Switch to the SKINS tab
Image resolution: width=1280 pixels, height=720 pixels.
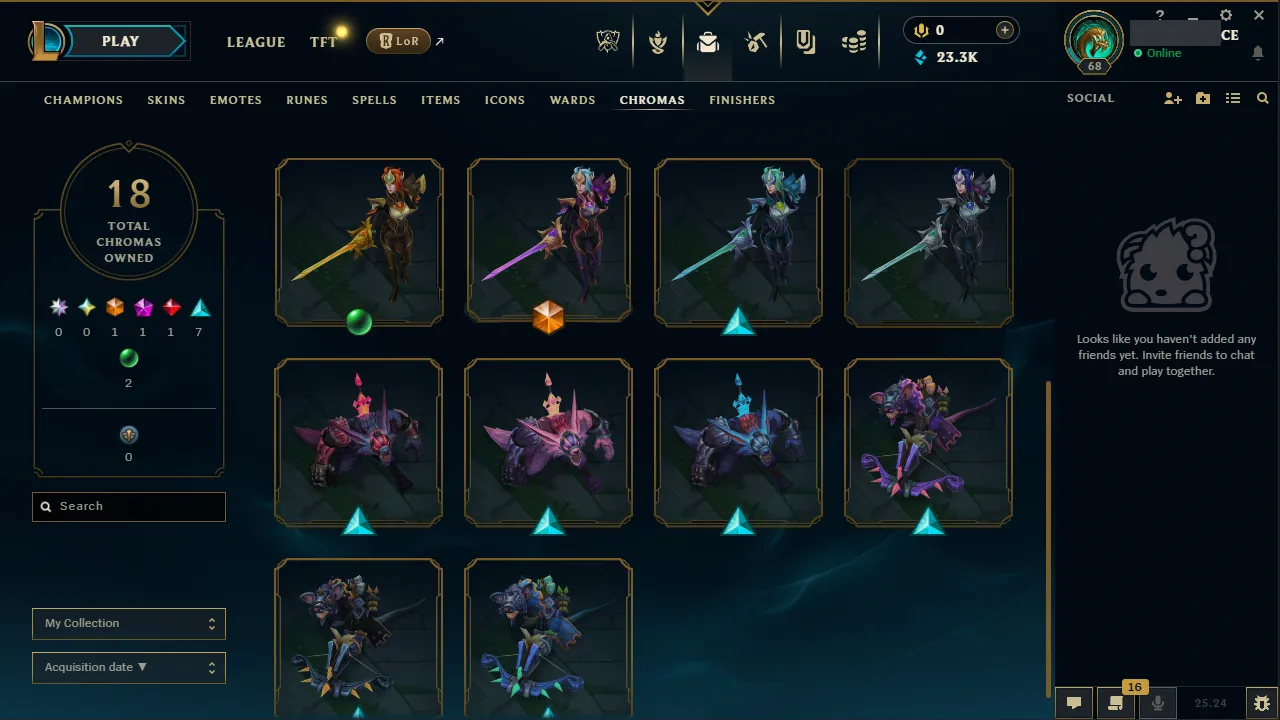pyautogui.click(x=166, y=100)
